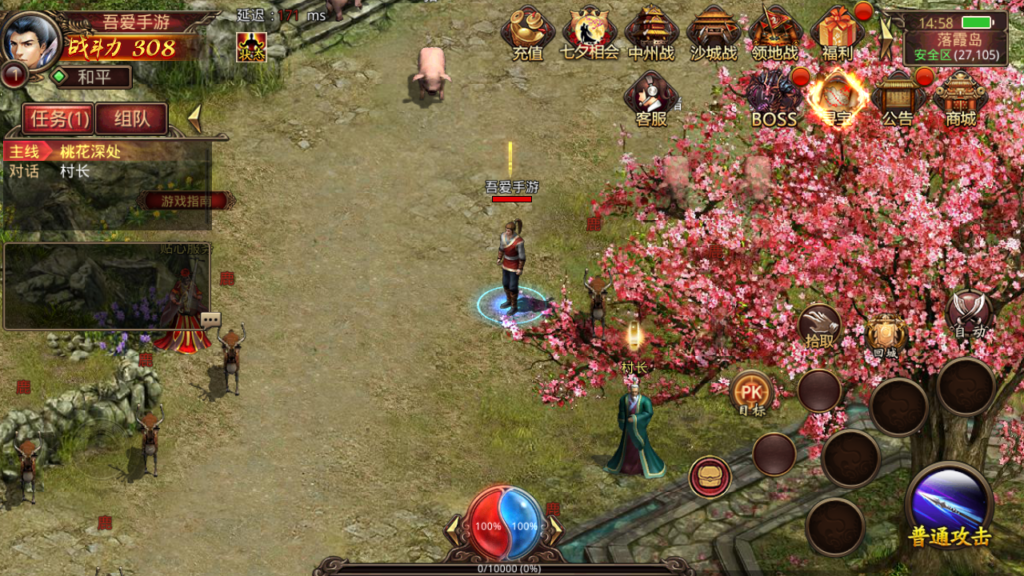Open the BOSS list icon

pyautogui.click(x=774, y=98)
